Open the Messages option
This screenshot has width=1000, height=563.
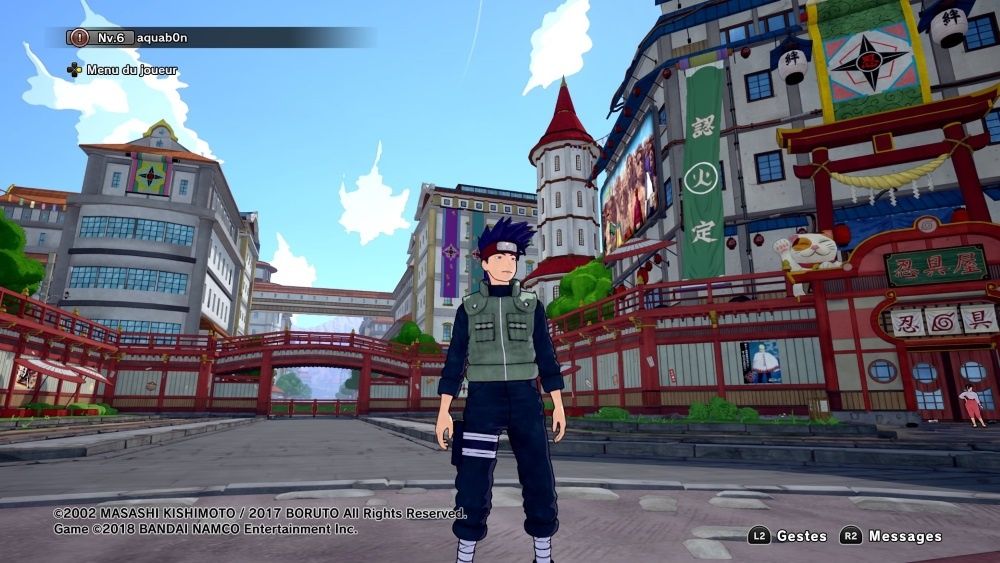click(x=904, y=536)
